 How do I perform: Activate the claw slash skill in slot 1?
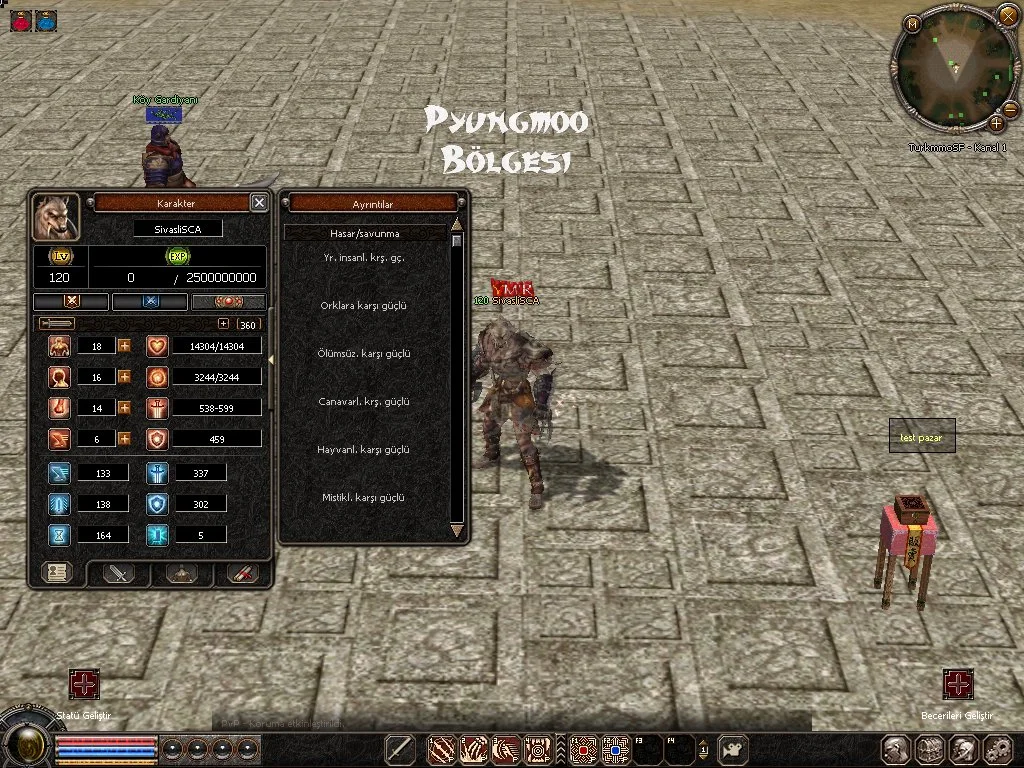[x=442, y=748]
